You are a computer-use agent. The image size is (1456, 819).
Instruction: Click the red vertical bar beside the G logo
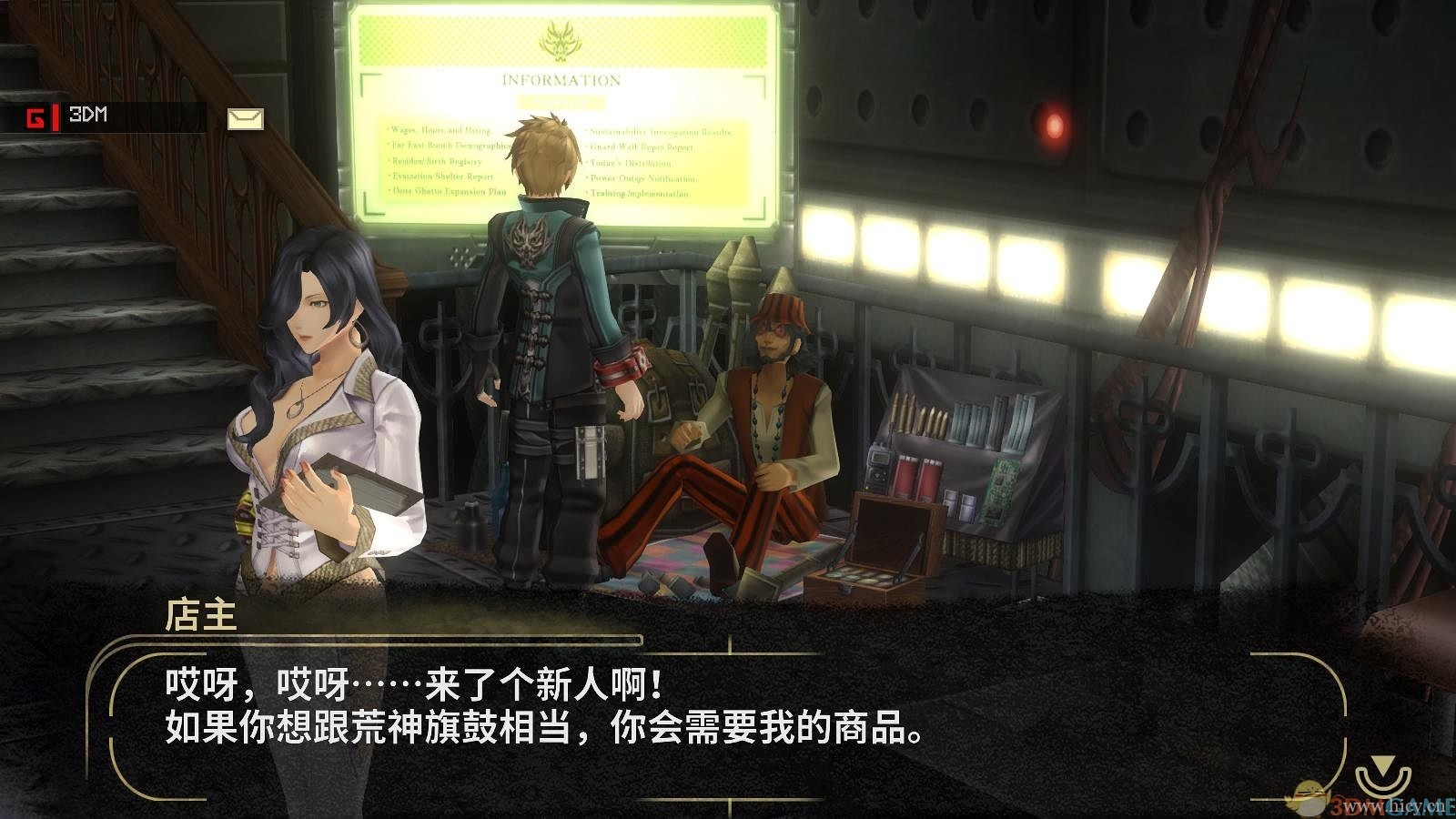coord(56,117)
